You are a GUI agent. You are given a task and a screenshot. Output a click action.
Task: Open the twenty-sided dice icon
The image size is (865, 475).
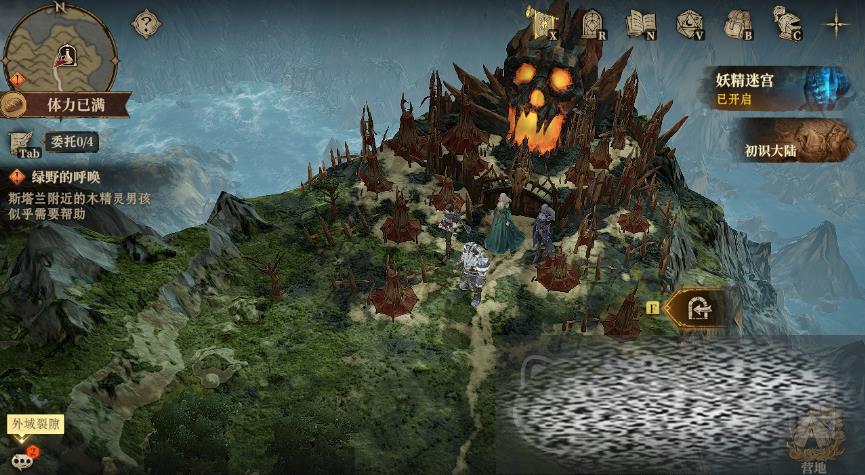click(x=688, y=22)
